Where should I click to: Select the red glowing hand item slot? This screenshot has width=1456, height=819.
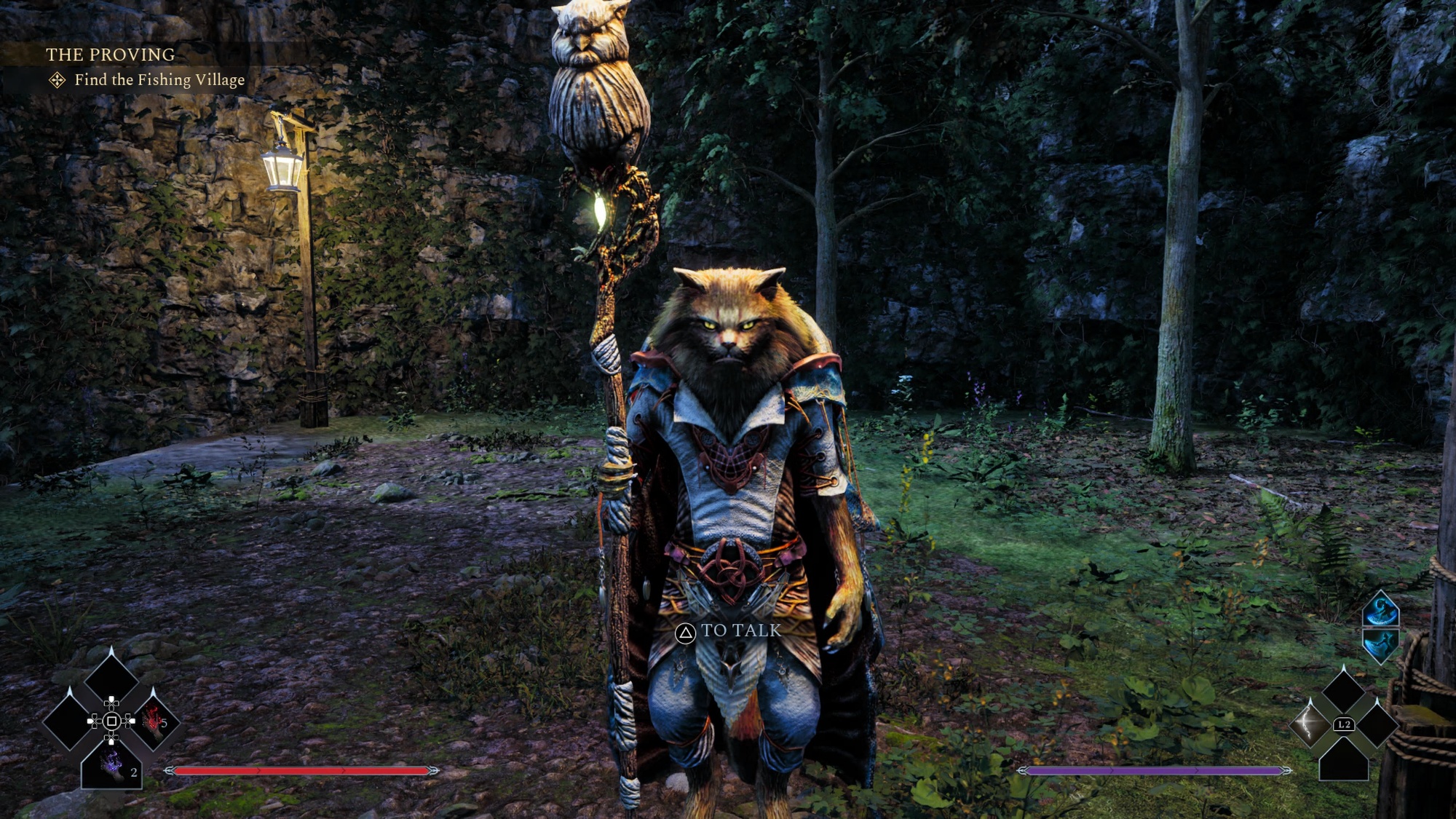(x=154, y=721)
